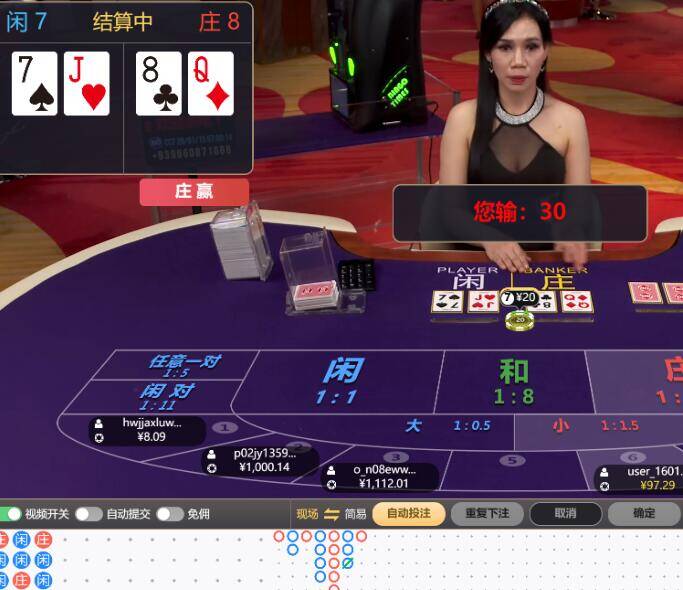Bet on 闲 player area 1:1
Screen dimensions: 683x590
pos(342,381)
